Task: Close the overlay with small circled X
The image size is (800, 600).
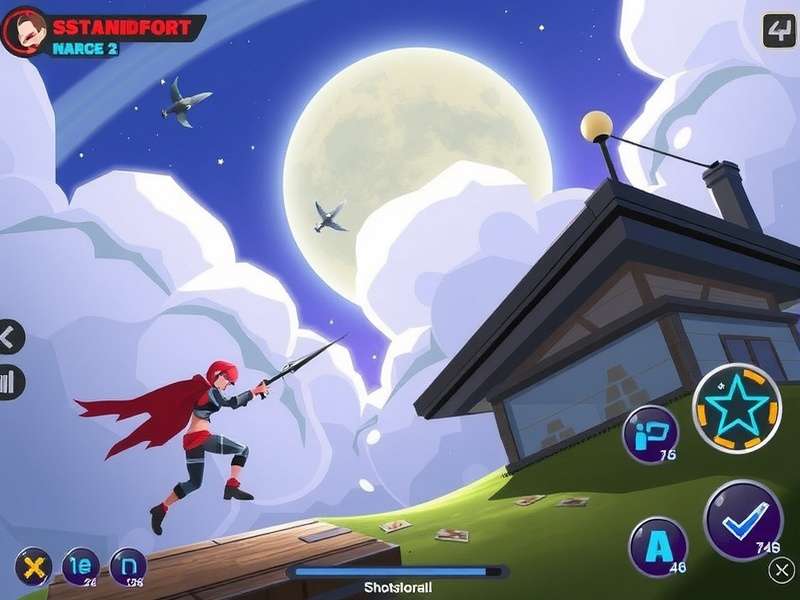Action: click(783, 570)
